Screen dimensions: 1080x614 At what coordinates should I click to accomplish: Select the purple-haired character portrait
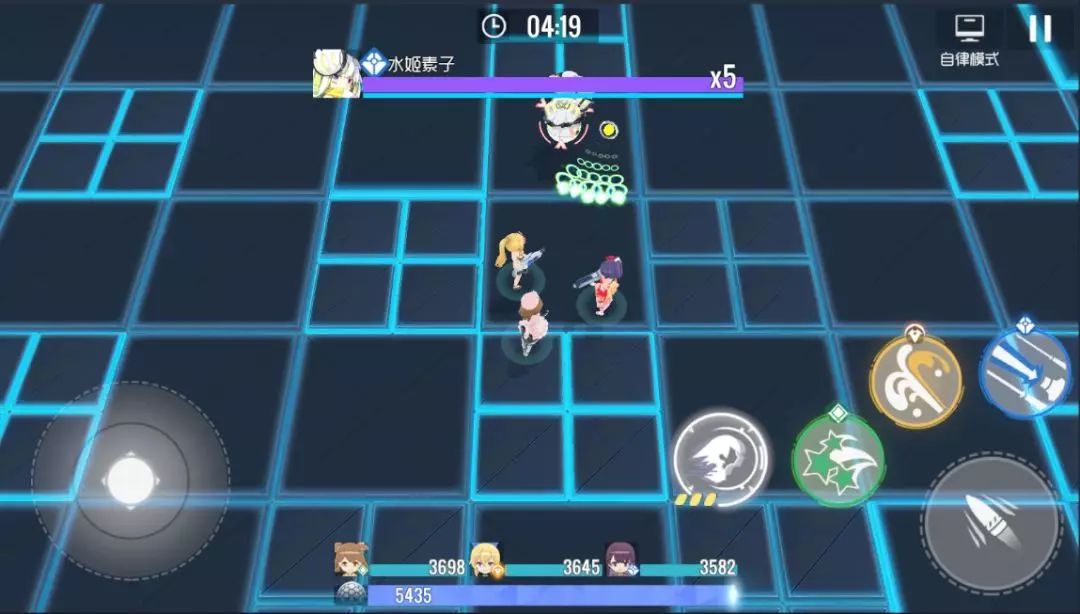pos(621,561)
